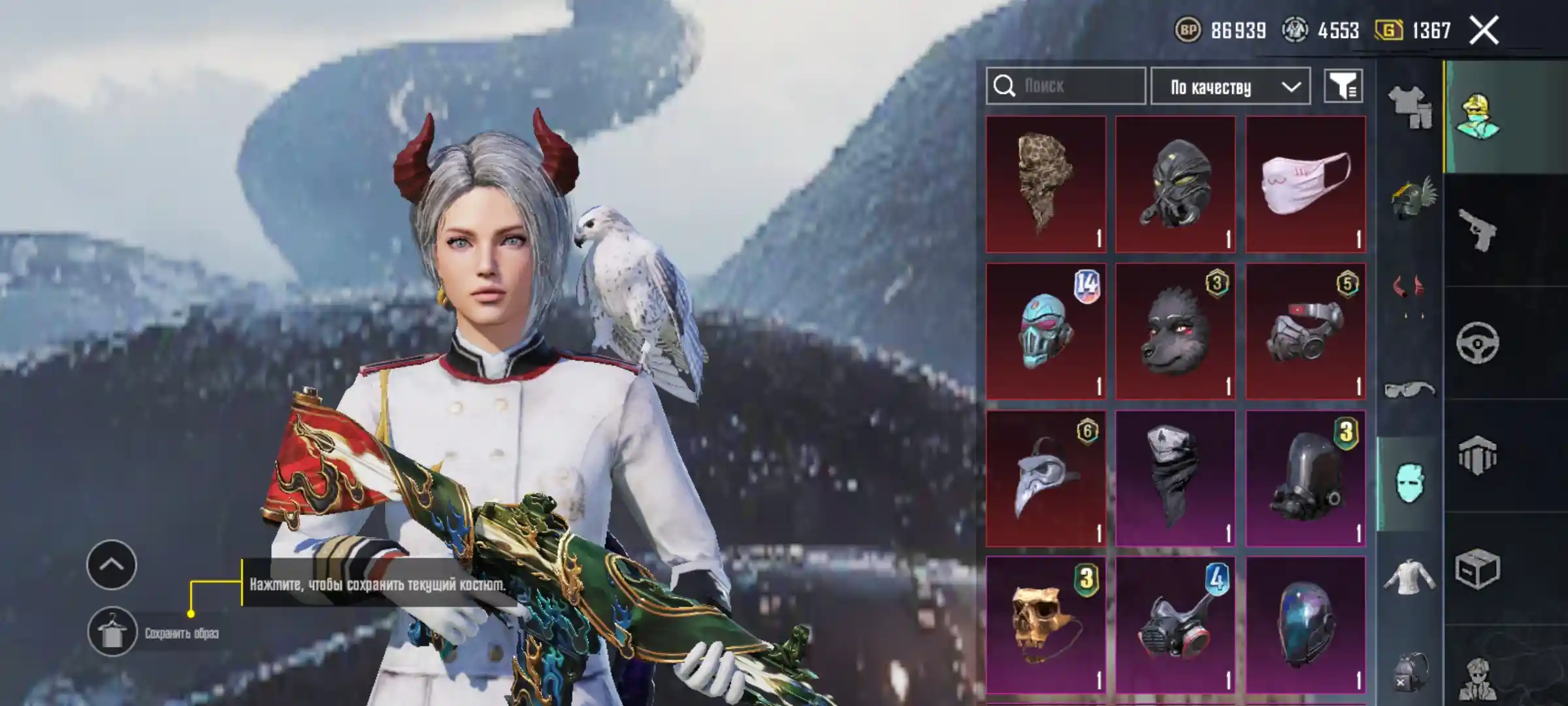
Task: Select the leopard print face mask
Action: coord(1045,184)
